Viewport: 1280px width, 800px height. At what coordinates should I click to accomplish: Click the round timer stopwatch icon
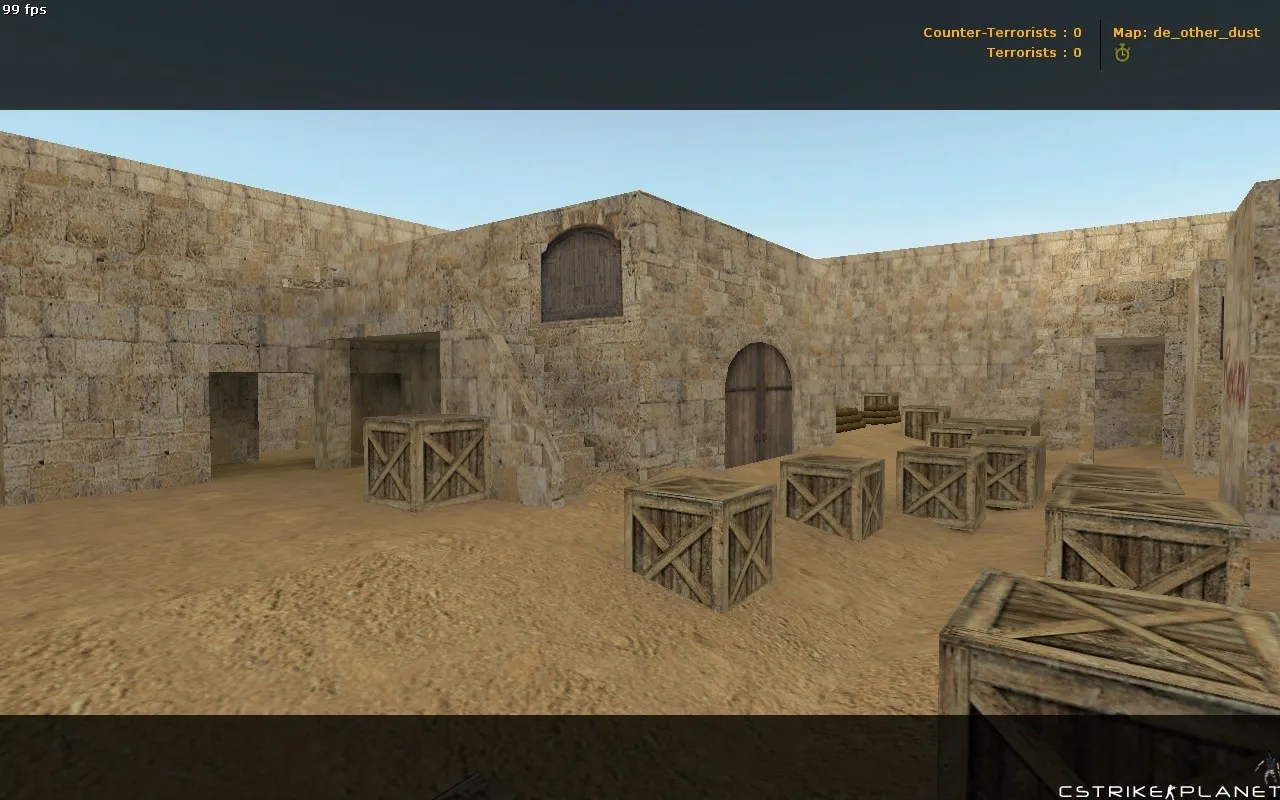coord(1122,53)
